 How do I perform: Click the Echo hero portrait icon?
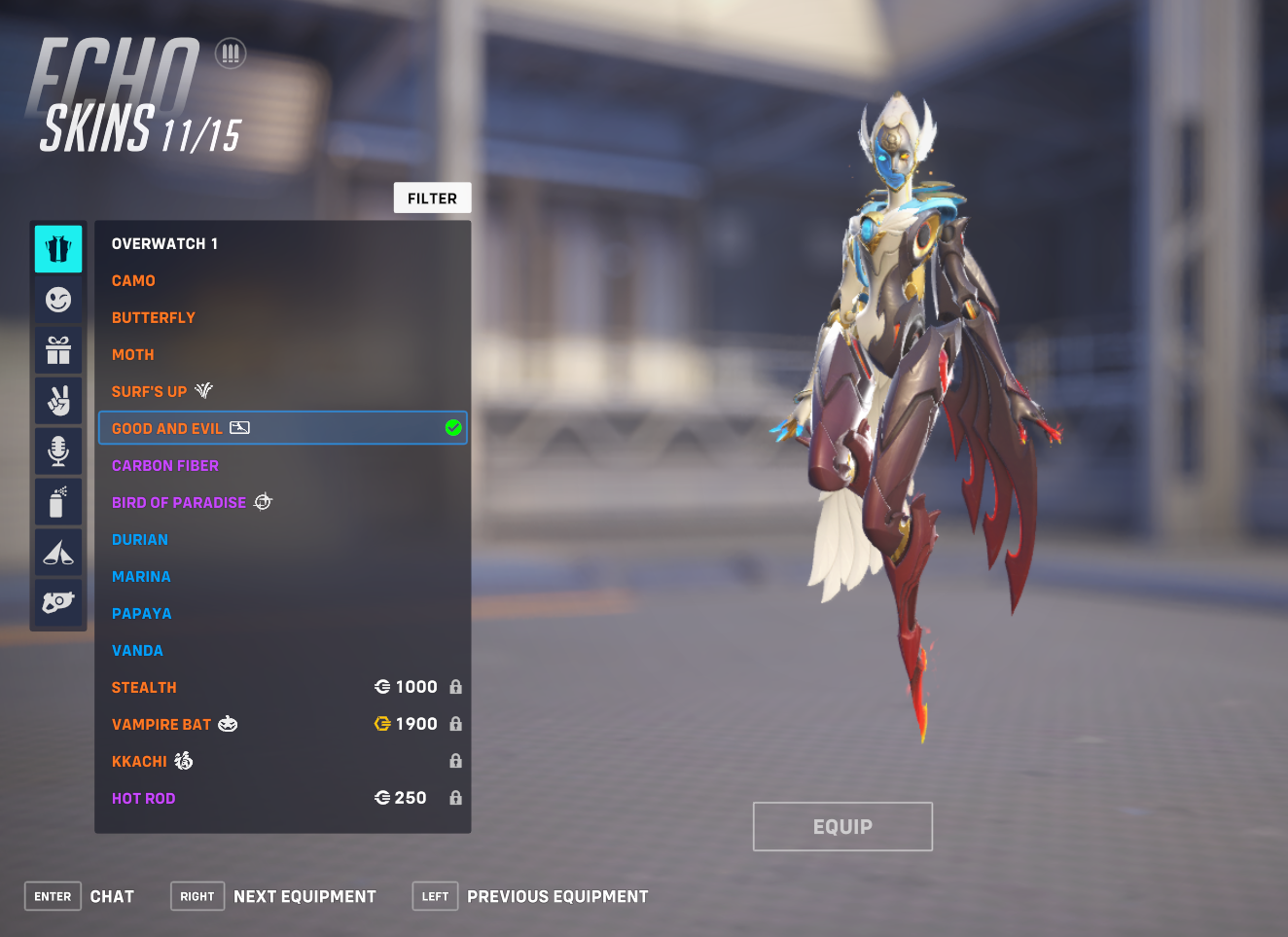(231, 53)
